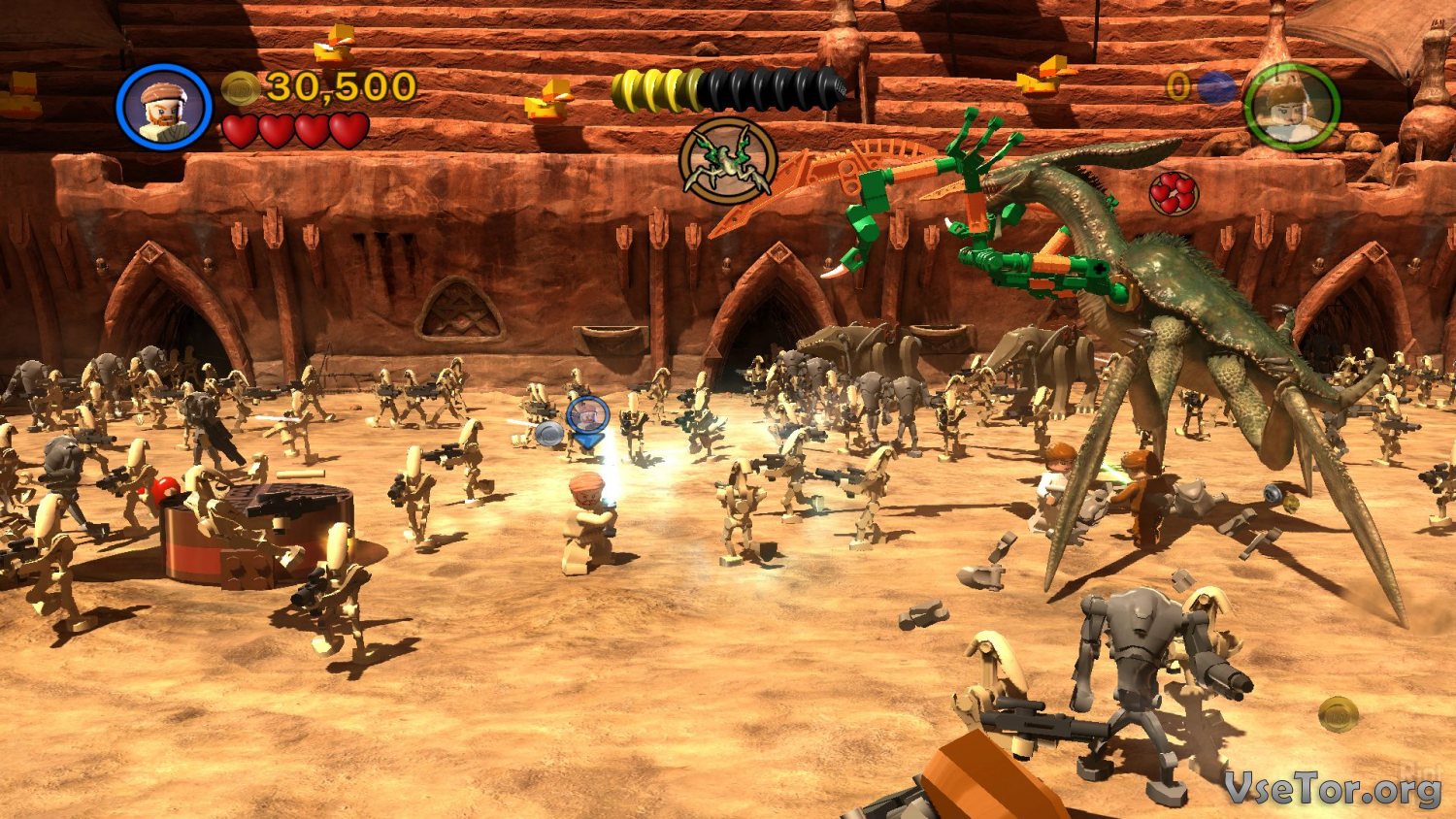Select the Acklay boss emblem icon
Viewport: 1456px width, 819px height.
[728, 161]
